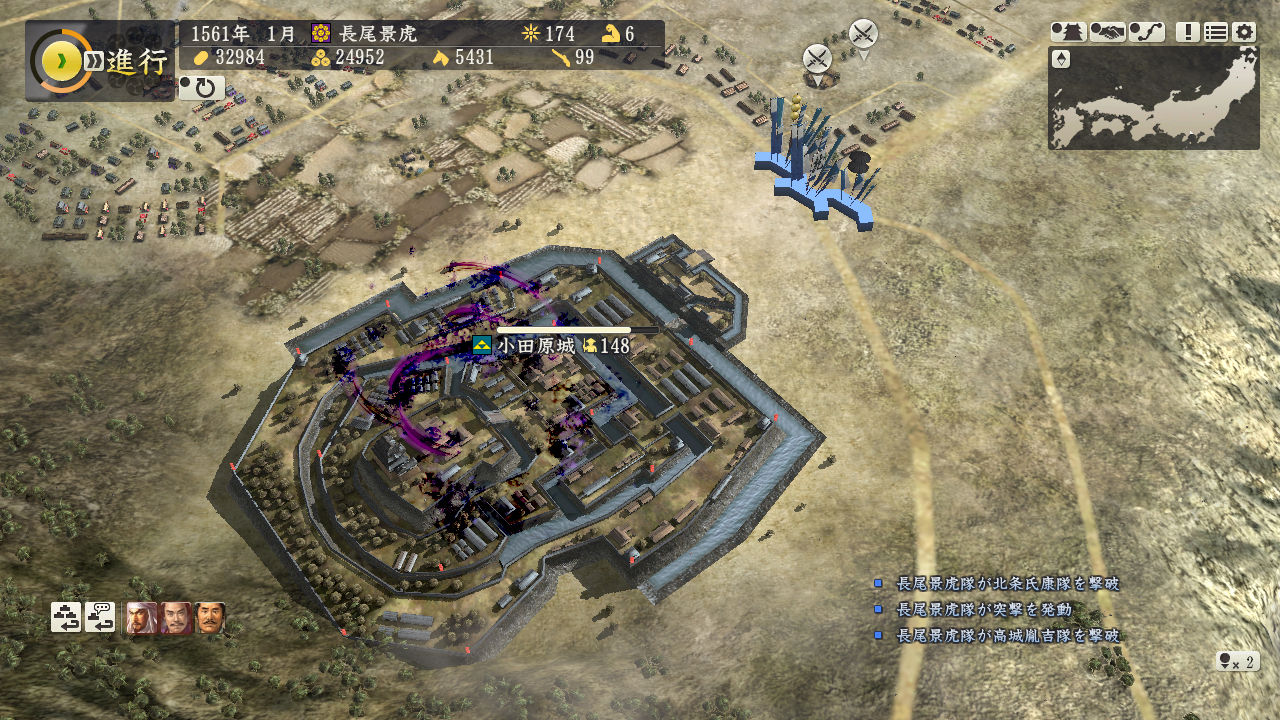Open the route path icon menu
The height and width of the screenshot is (720, 1280).
(x=1146, y=32)
